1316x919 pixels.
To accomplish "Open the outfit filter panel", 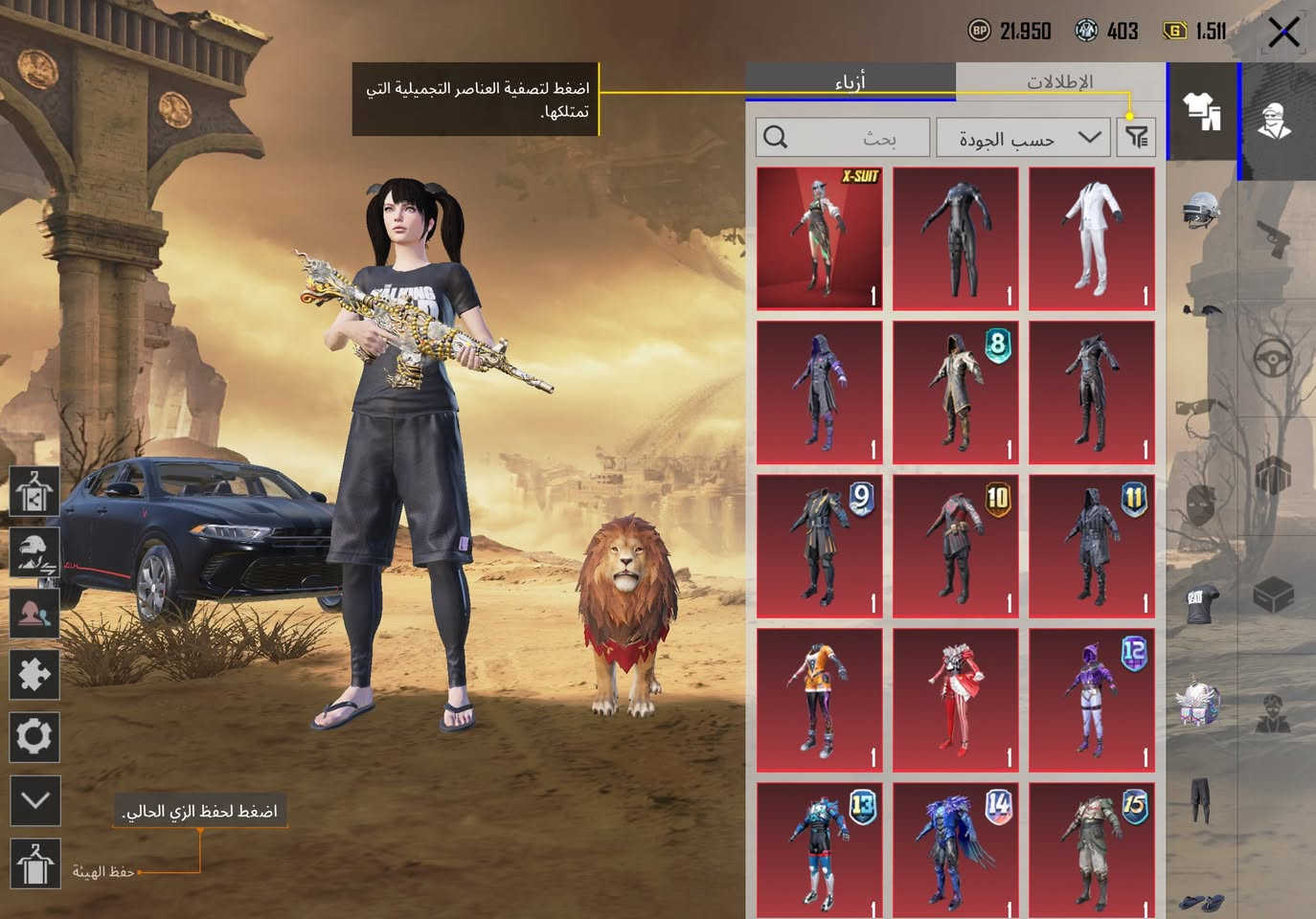I will tap(1136, 137).
